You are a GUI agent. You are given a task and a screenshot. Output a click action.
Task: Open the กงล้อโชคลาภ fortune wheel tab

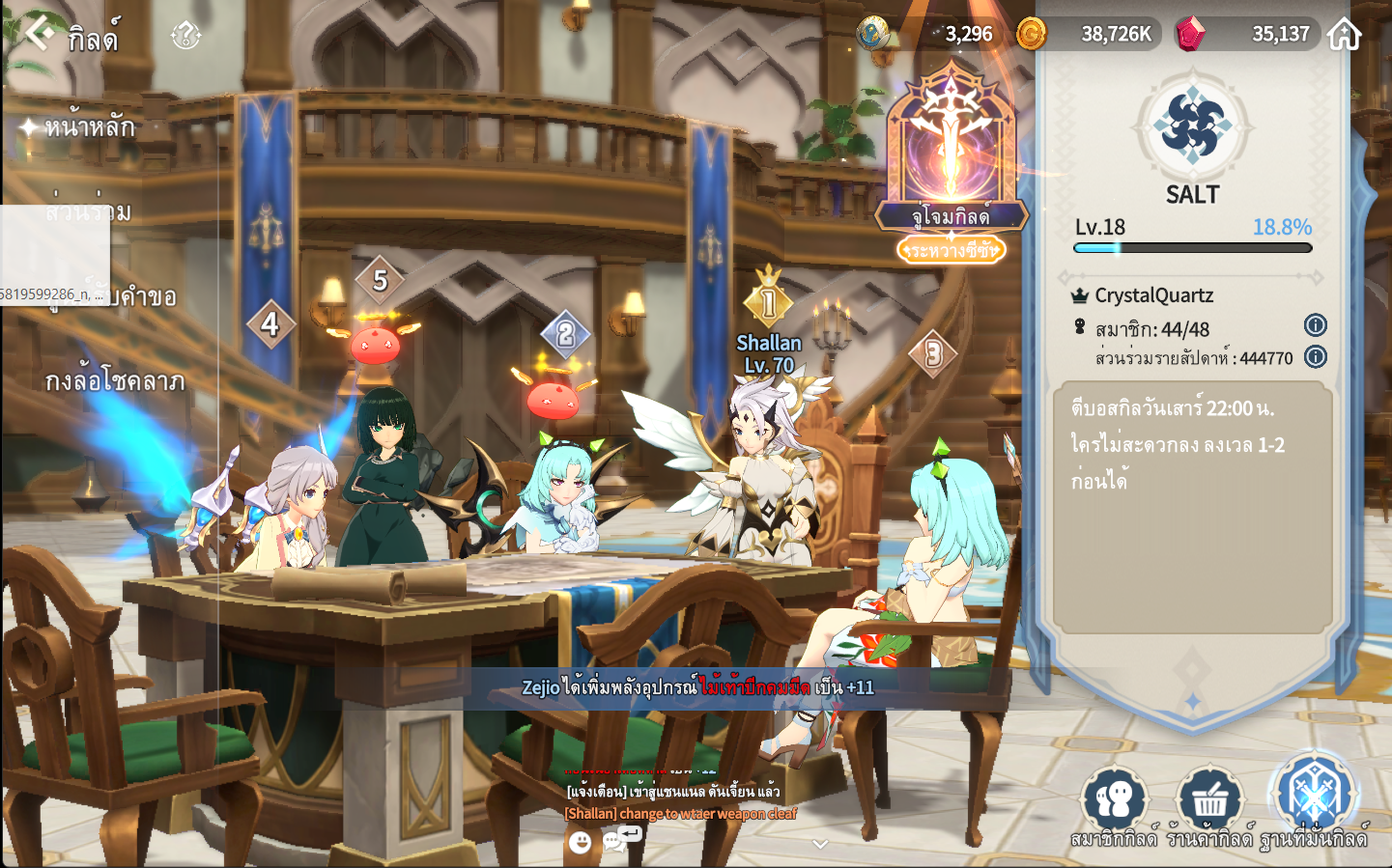114,381
